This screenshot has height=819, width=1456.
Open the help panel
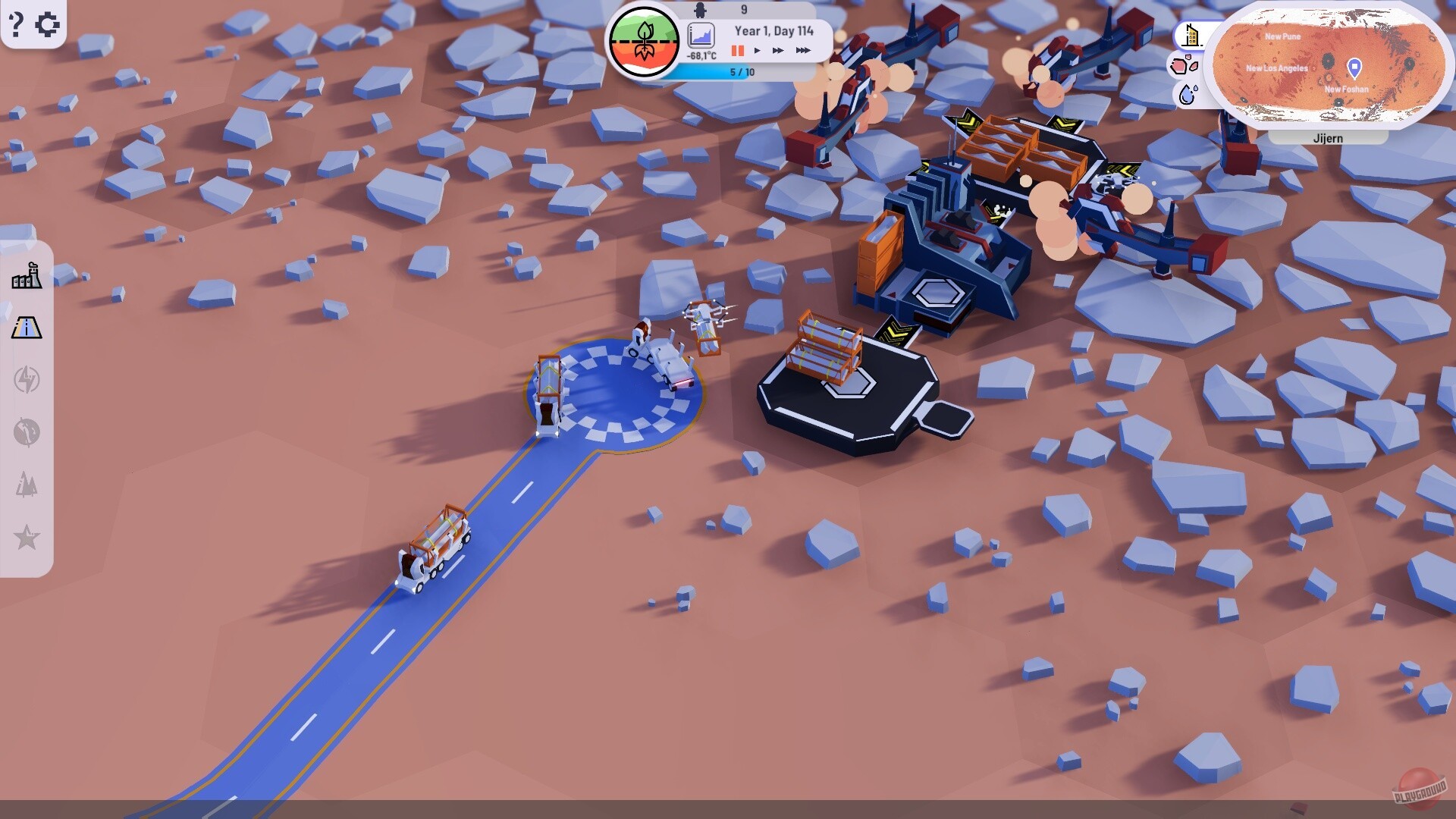(15, 24)
